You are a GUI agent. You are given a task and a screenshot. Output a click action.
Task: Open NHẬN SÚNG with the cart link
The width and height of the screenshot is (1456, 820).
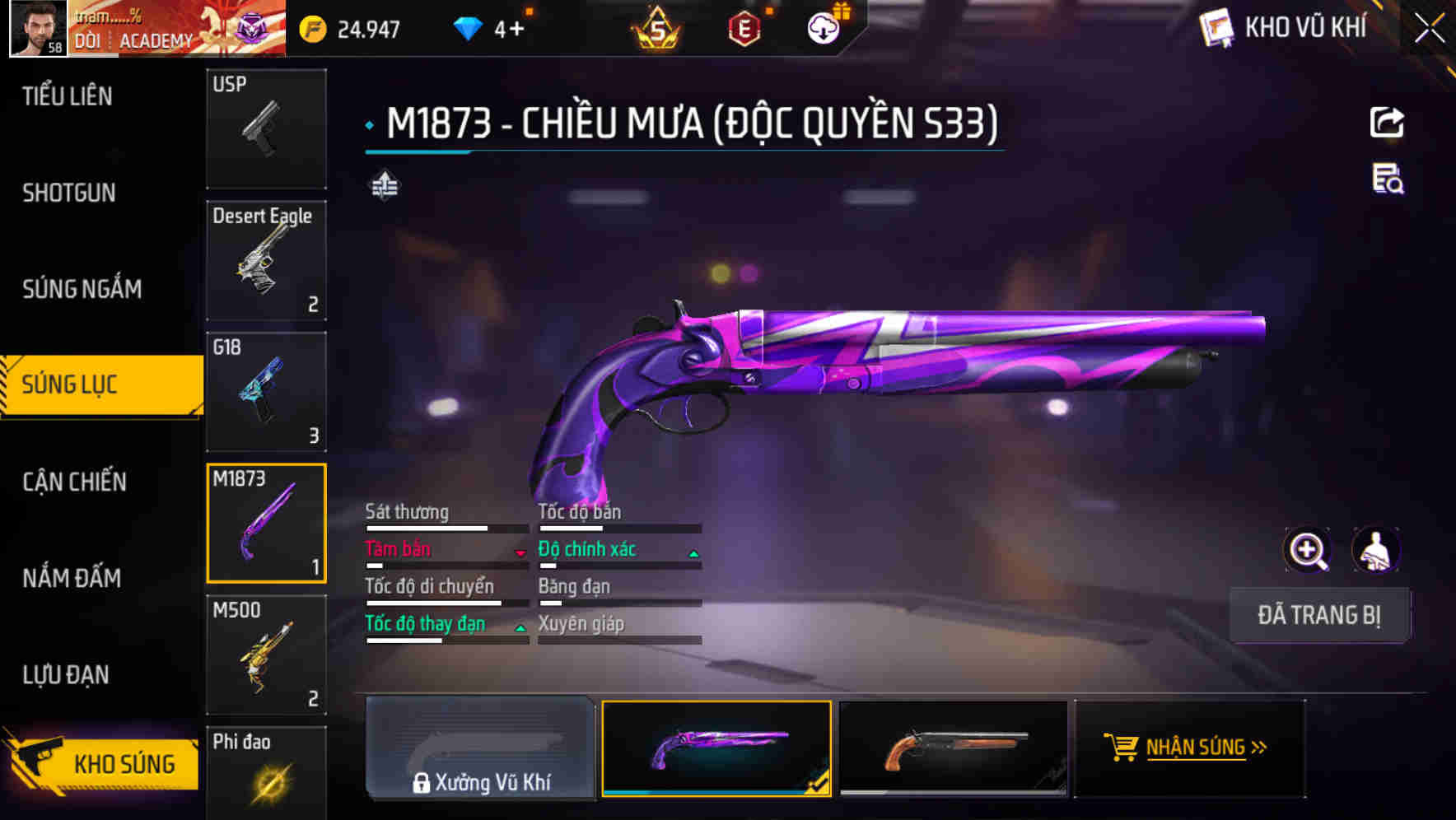(1187, 748)
